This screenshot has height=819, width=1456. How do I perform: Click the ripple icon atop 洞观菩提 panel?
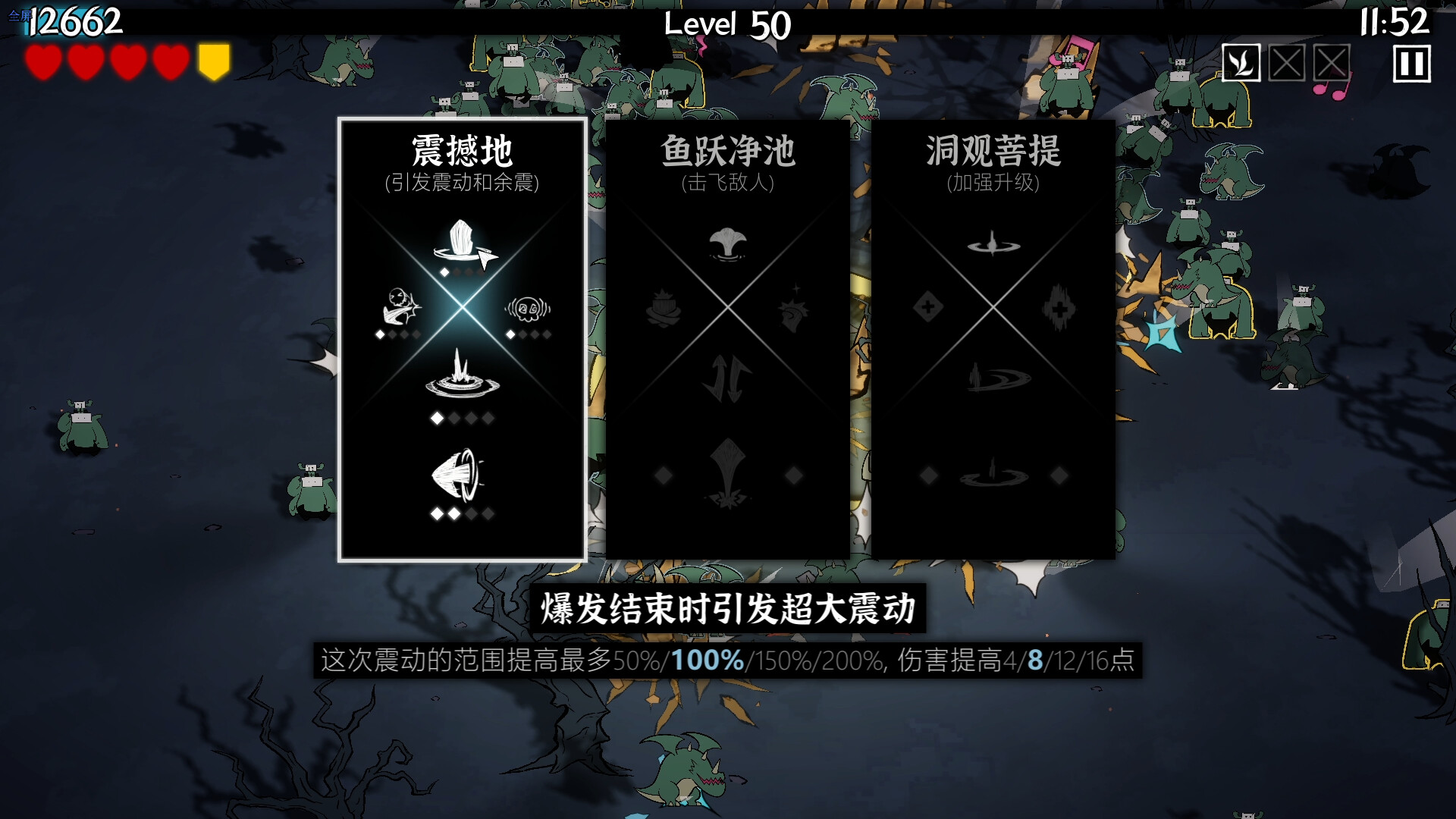995,245
